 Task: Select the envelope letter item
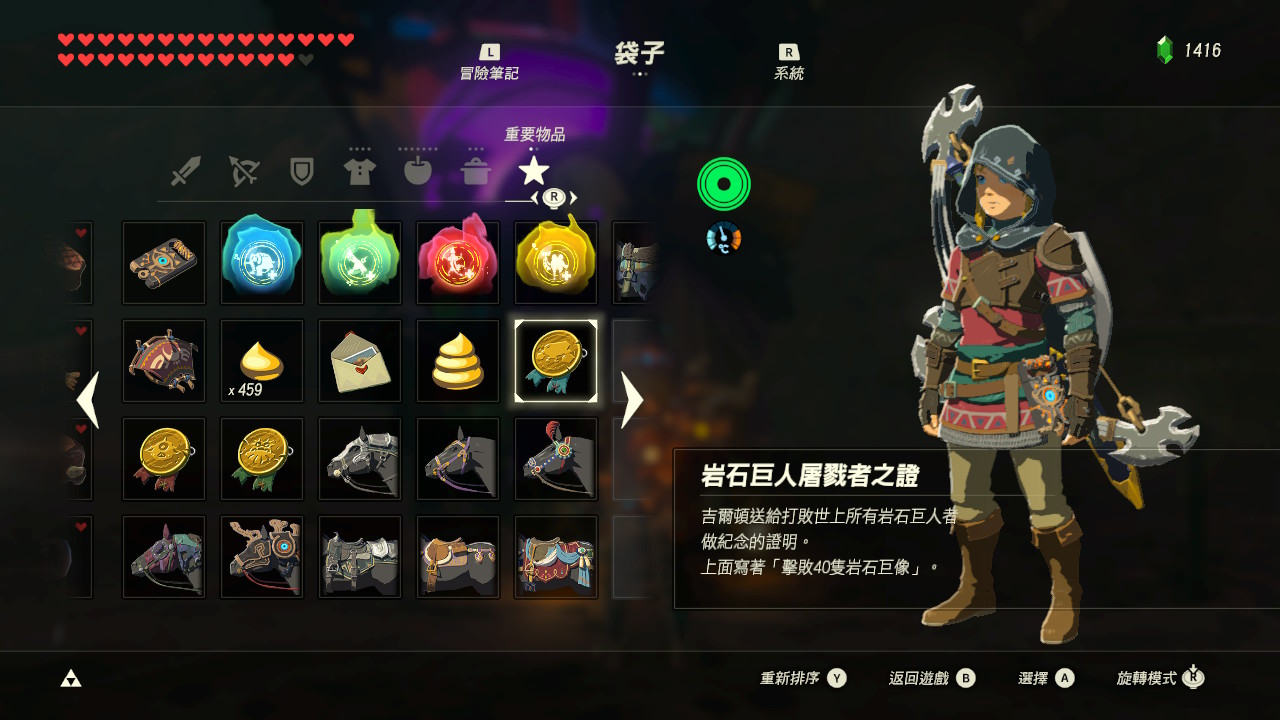359,360
